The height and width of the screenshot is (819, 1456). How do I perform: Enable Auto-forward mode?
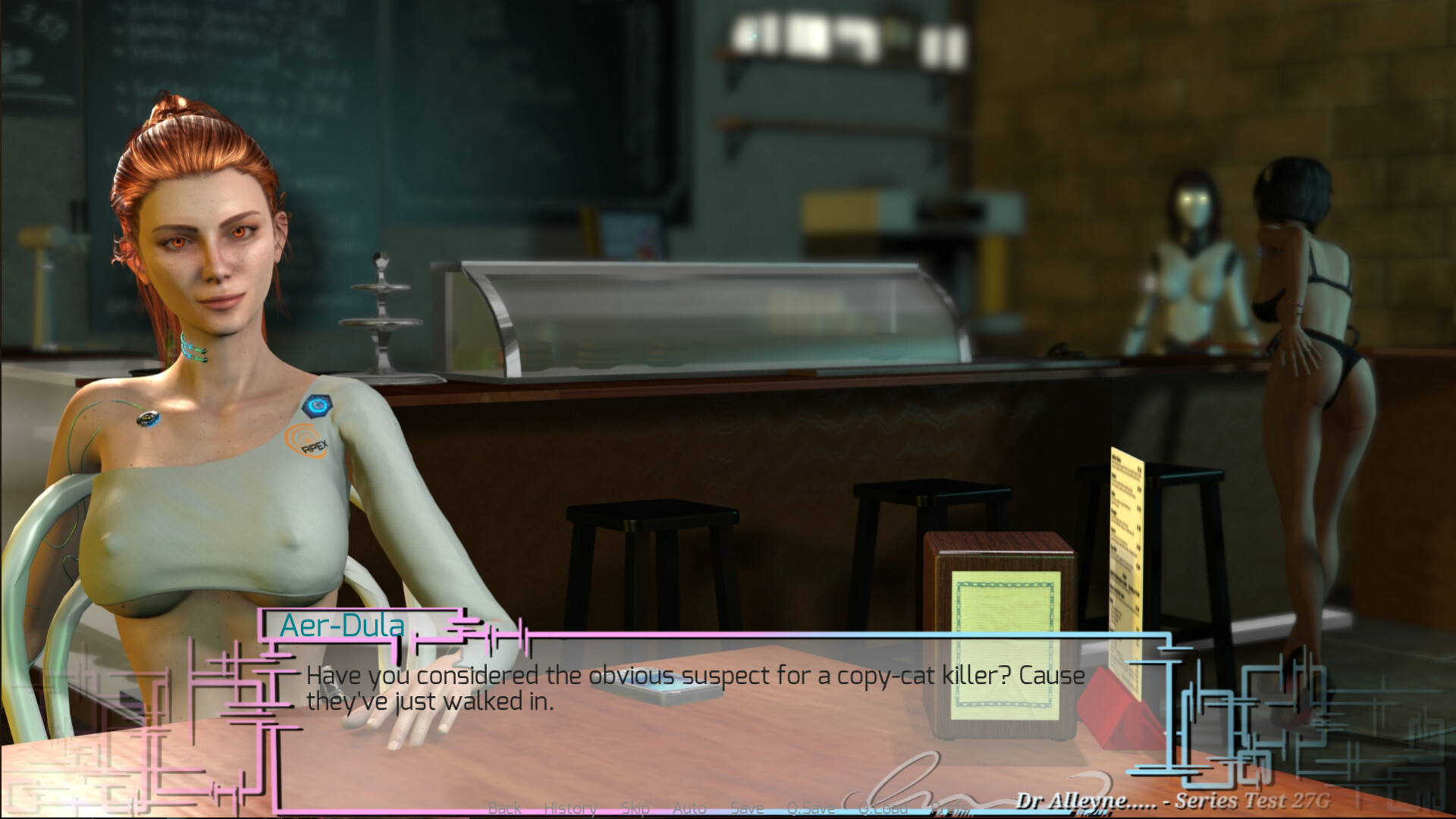click(x=689, y=808)
